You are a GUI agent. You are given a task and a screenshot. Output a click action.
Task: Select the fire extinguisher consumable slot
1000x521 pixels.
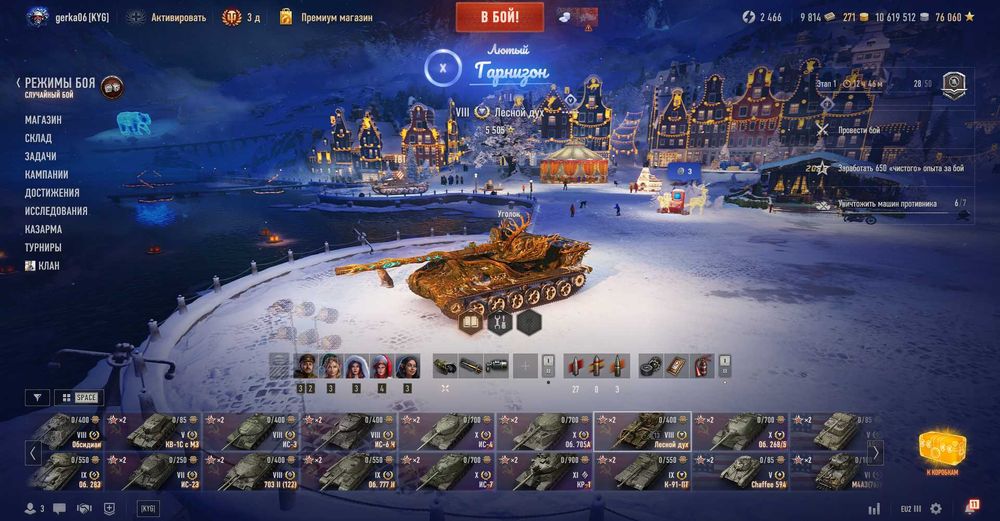701,366
